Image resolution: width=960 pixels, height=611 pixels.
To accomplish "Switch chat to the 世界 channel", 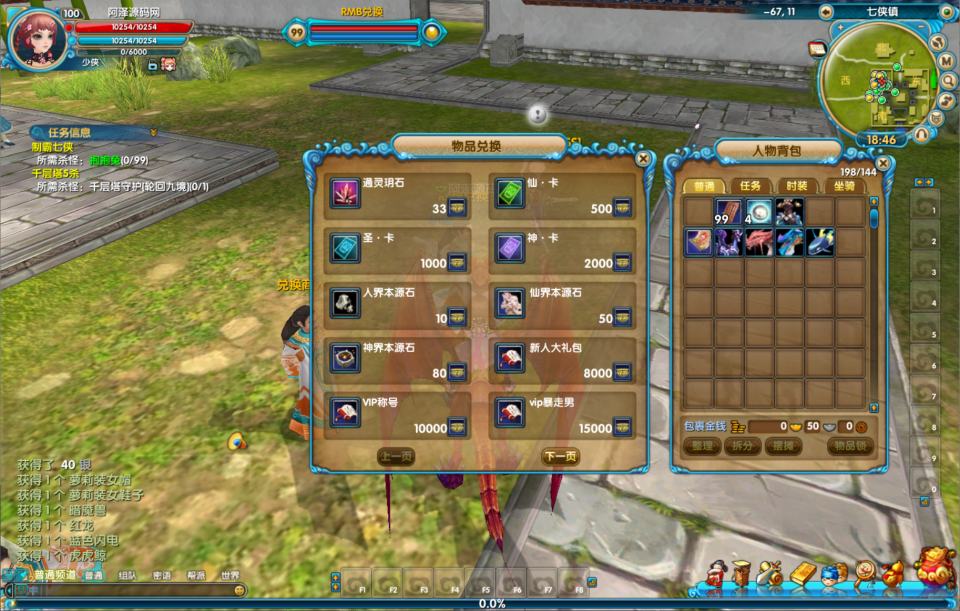I will point(230,575).
